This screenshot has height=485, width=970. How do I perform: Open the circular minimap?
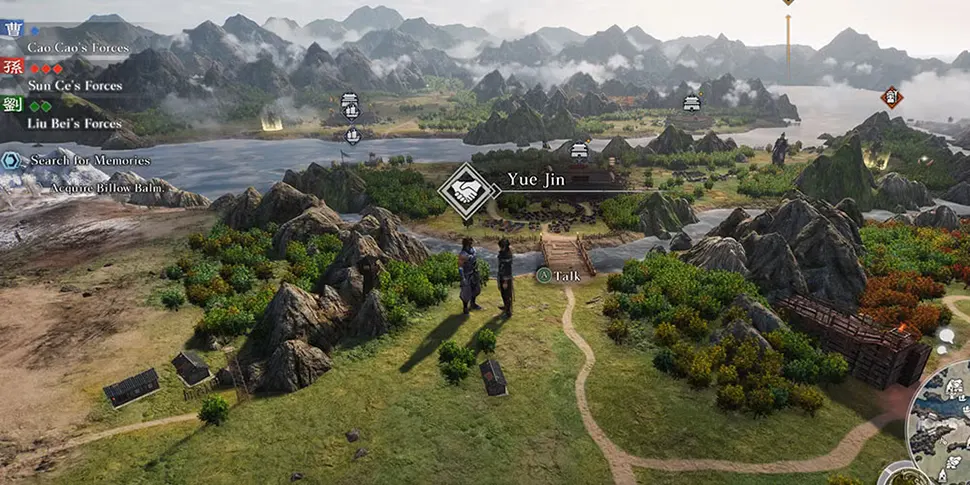[x=945, y=422]
